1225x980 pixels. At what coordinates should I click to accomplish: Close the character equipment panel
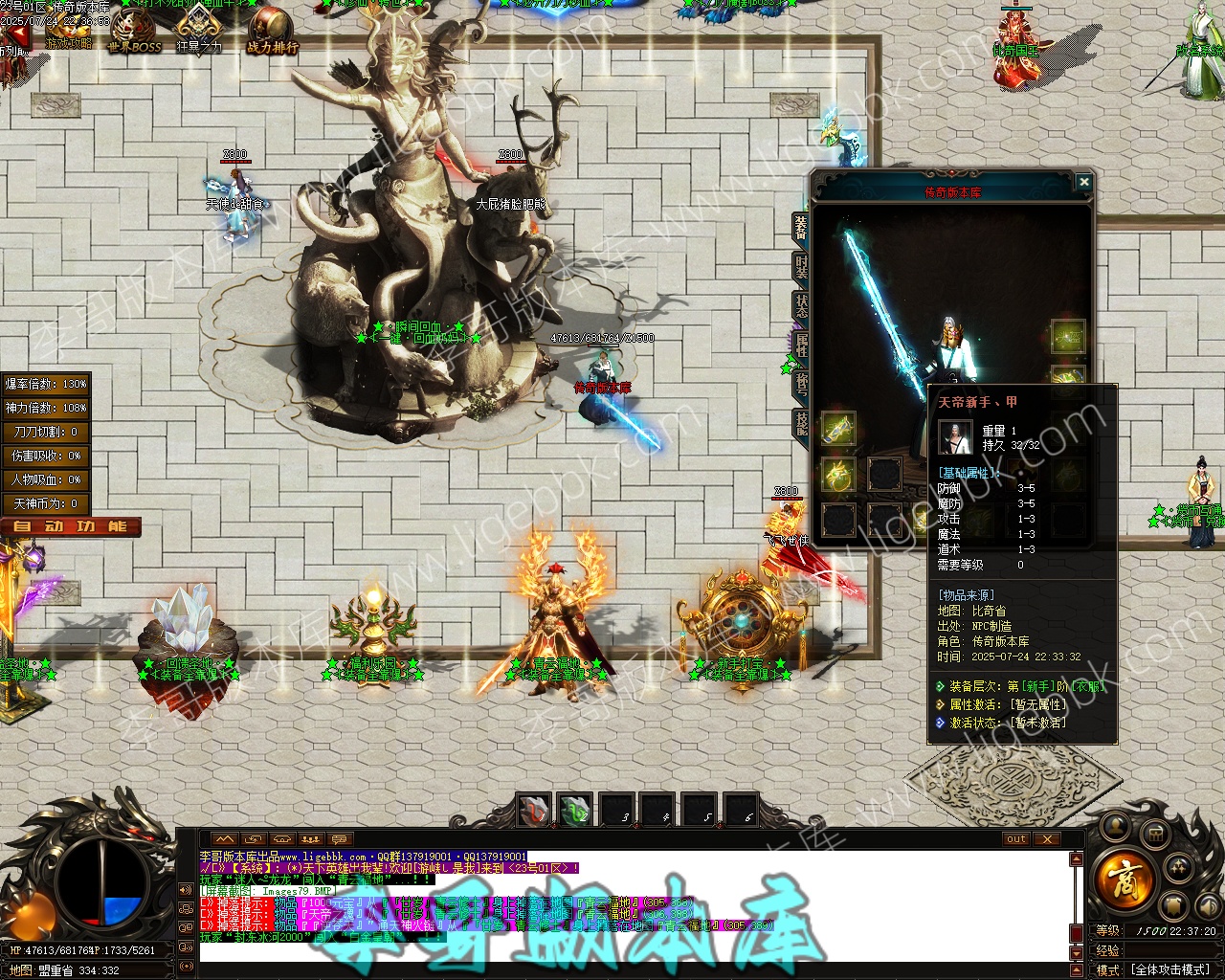click(1083, 182)
